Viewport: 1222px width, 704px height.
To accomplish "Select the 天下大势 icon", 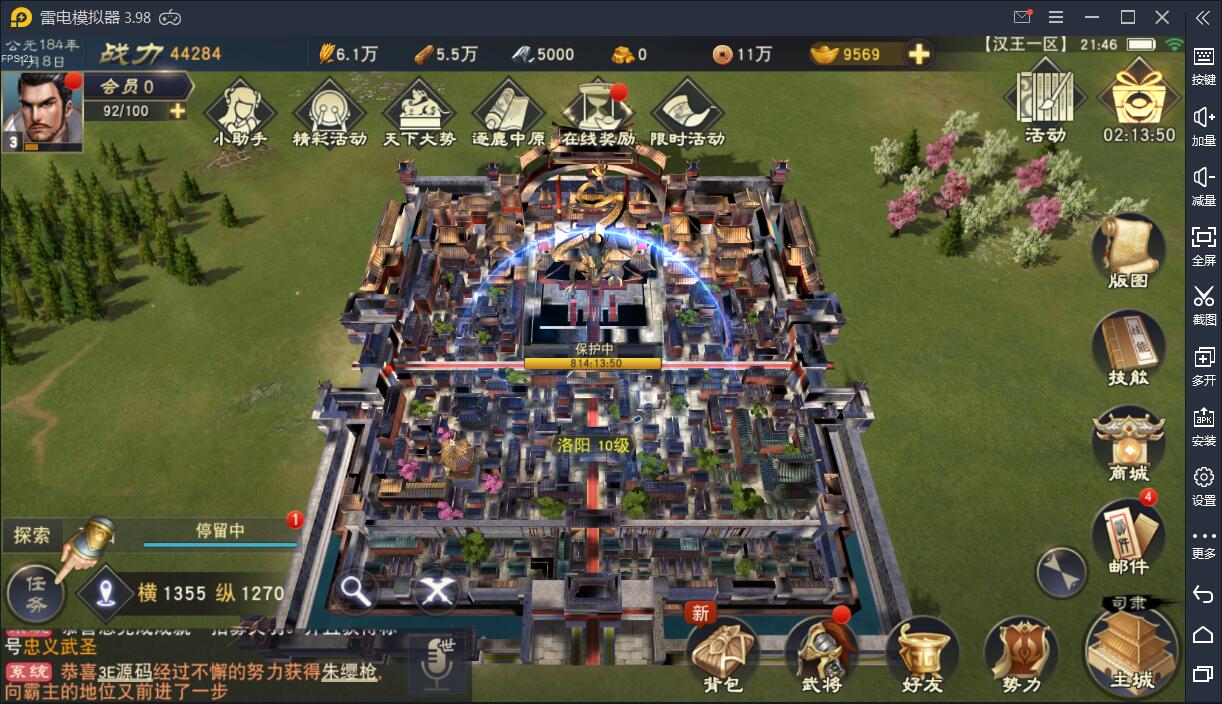I will point(419,111).
